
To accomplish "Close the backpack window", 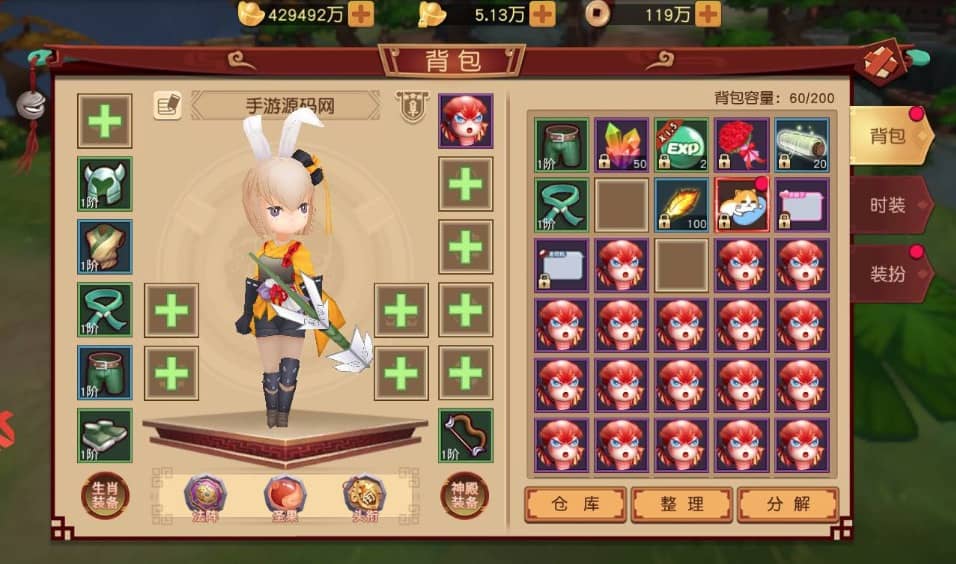I will pos(883,60).
